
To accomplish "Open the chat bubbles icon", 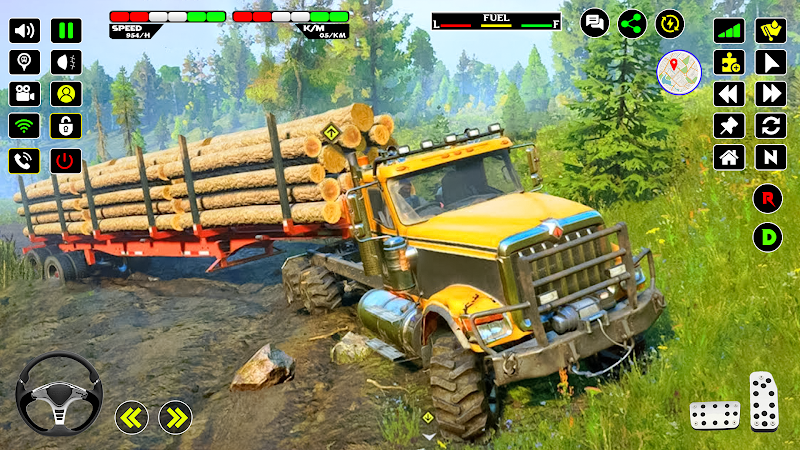I will (595, 23).
